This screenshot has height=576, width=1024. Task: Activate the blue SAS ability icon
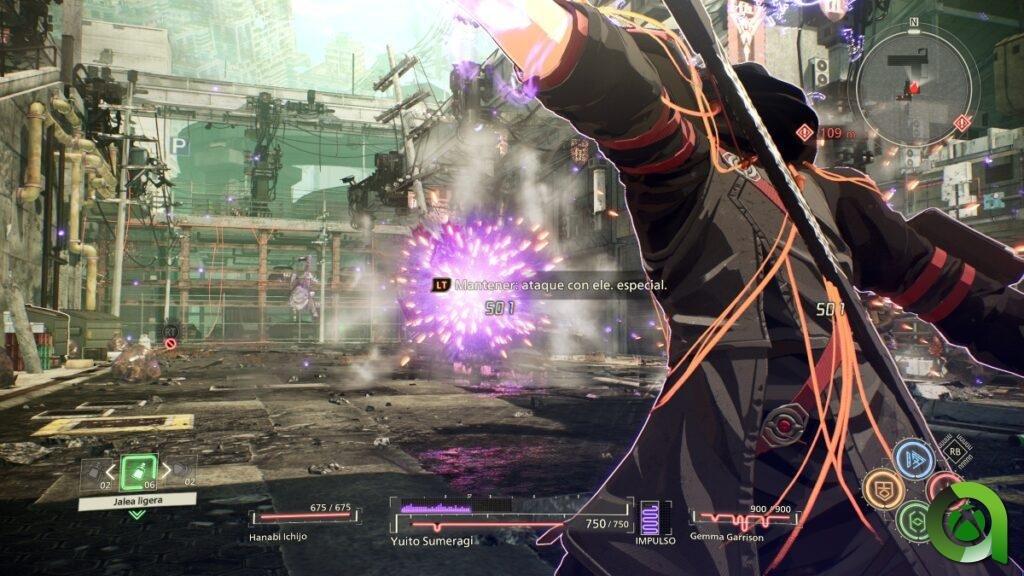(913, 459)
